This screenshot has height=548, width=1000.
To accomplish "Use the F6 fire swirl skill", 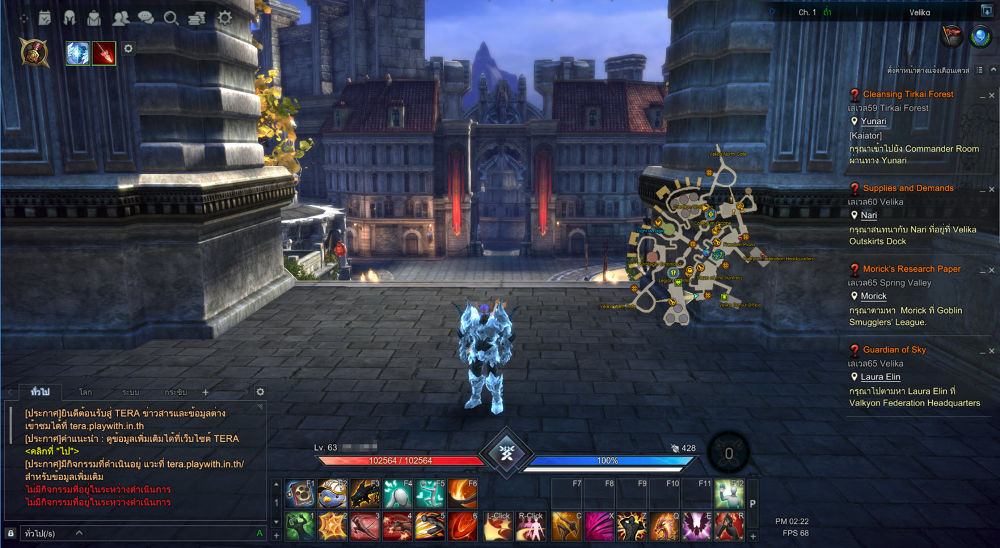I will click(x=462, y=491).
